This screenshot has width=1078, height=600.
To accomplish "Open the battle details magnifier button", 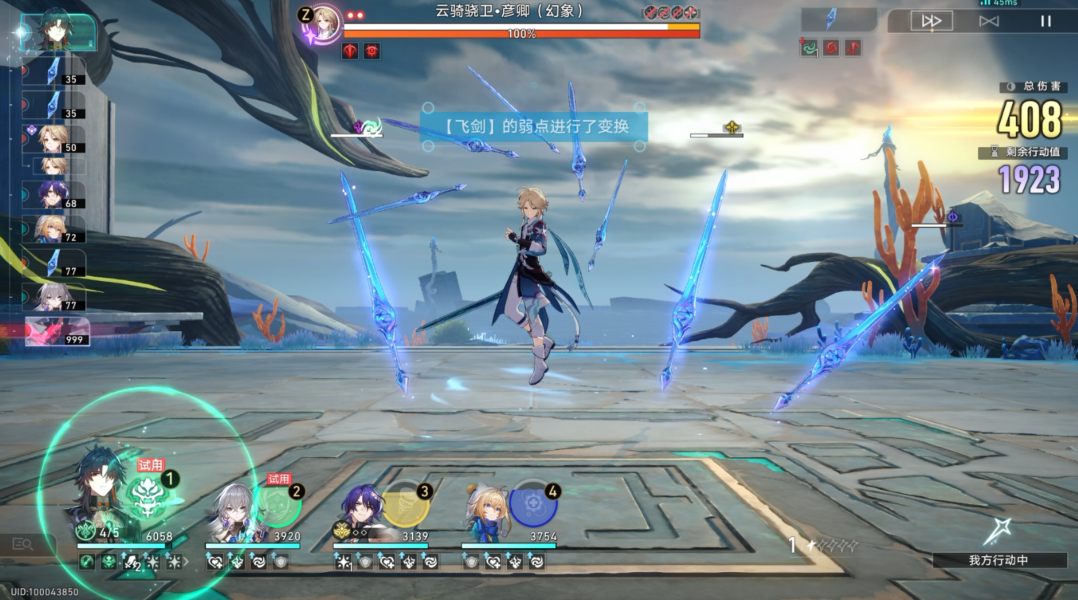I will [x=22, y=544].
